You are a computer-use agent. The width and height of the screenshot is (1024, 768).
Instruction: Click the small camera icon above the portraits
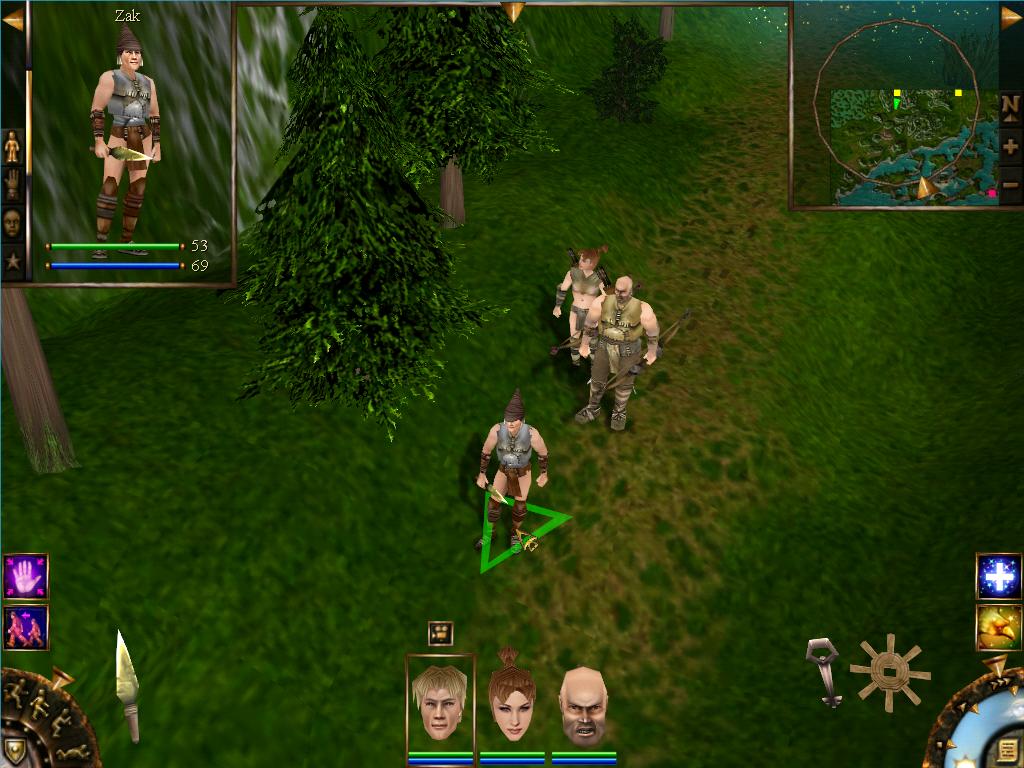coord(440,633)
